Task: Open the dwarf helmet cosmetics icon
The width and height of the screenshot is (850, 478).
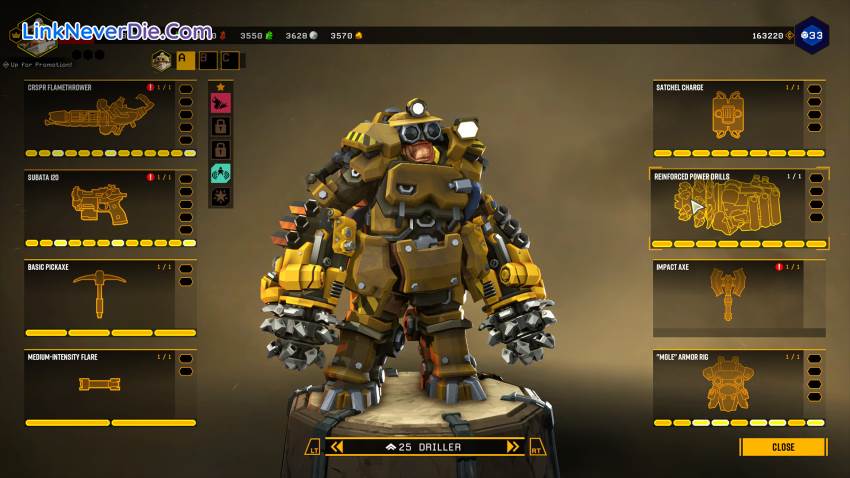Action: [161, 60]
